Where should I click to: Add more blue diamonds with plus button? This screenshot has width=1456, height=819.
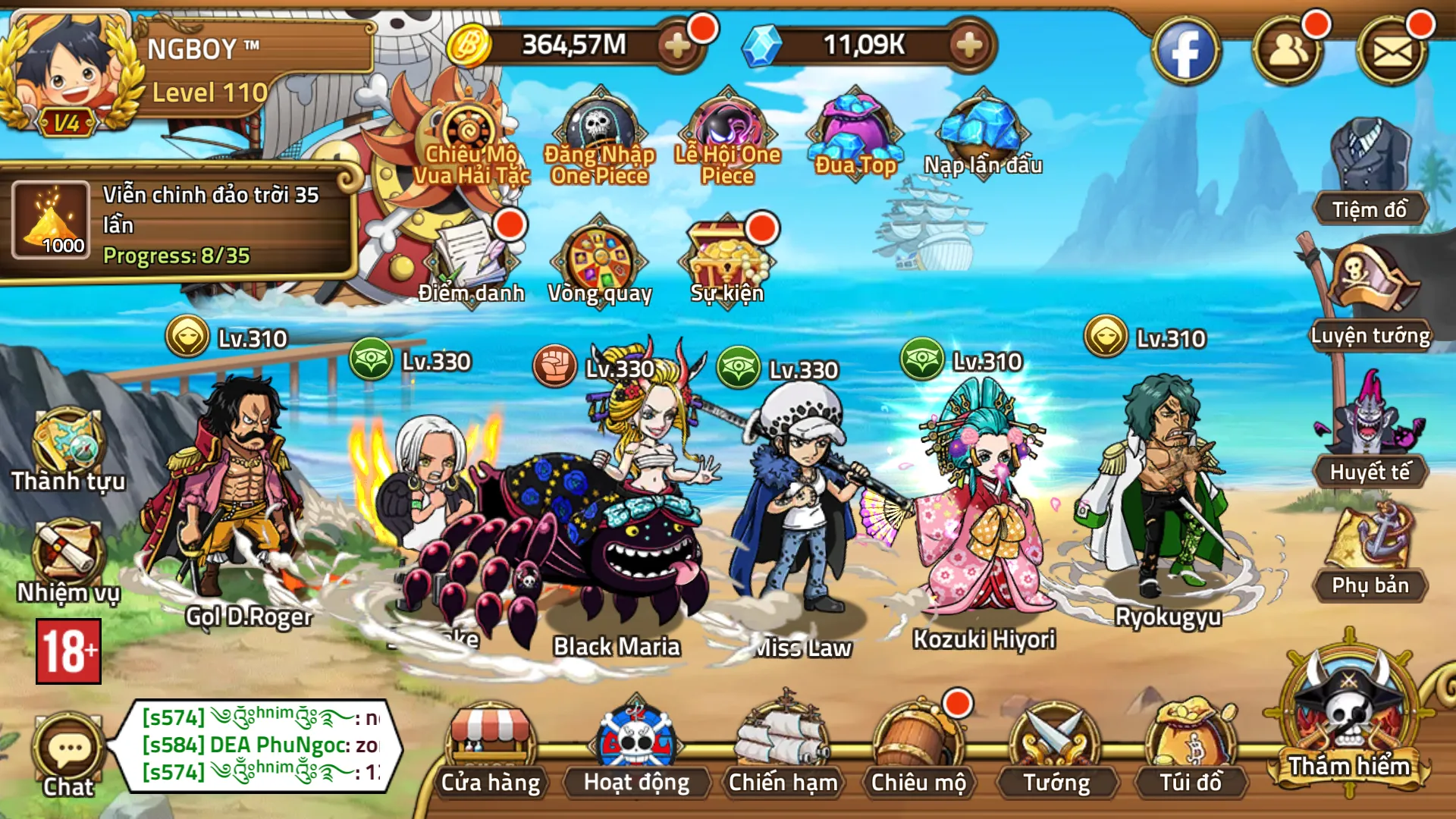(x=968, y=45)
